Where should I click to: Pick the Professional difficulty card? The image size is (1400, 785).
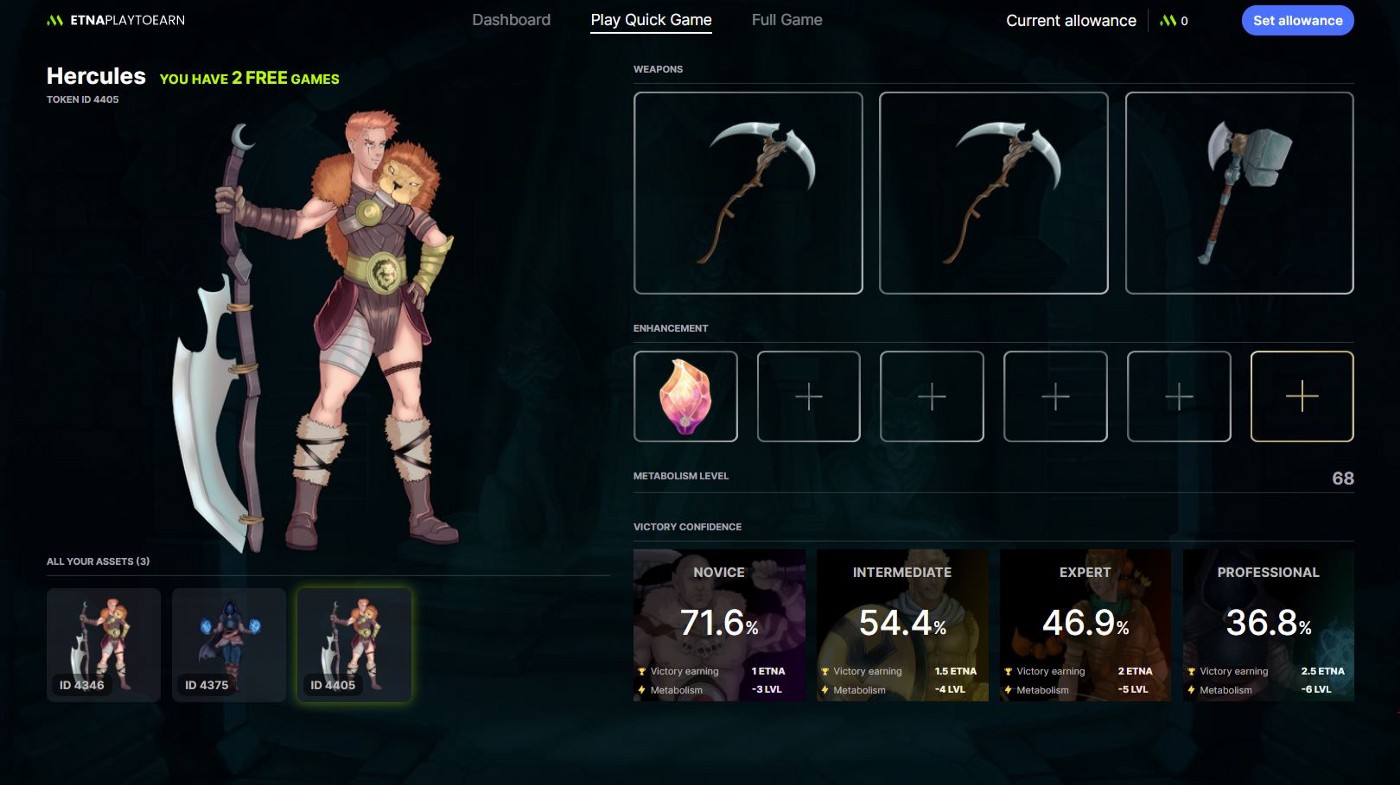(1268, 624)
